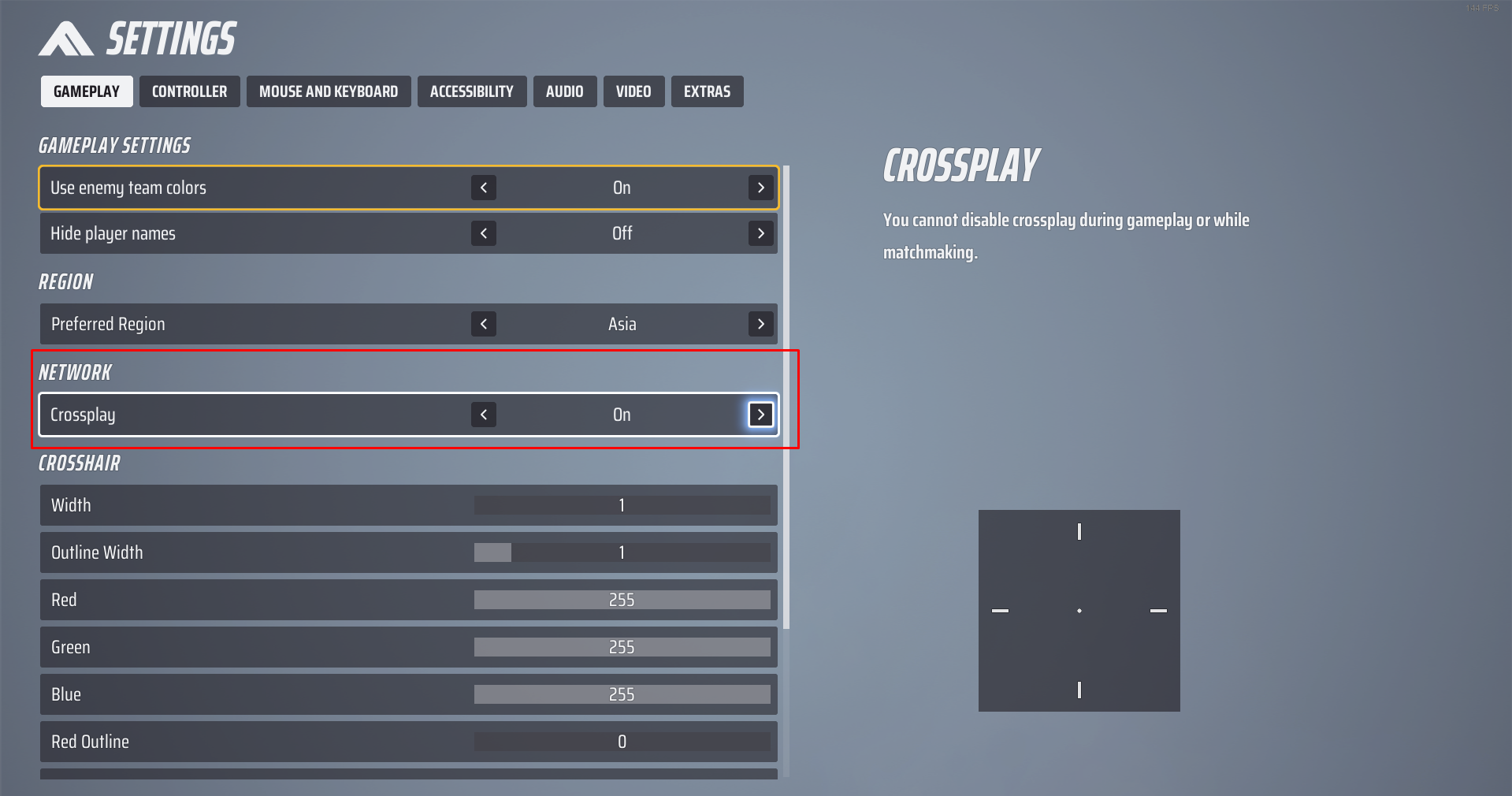Cycle Preferred Region to another region

coord(760,324)
